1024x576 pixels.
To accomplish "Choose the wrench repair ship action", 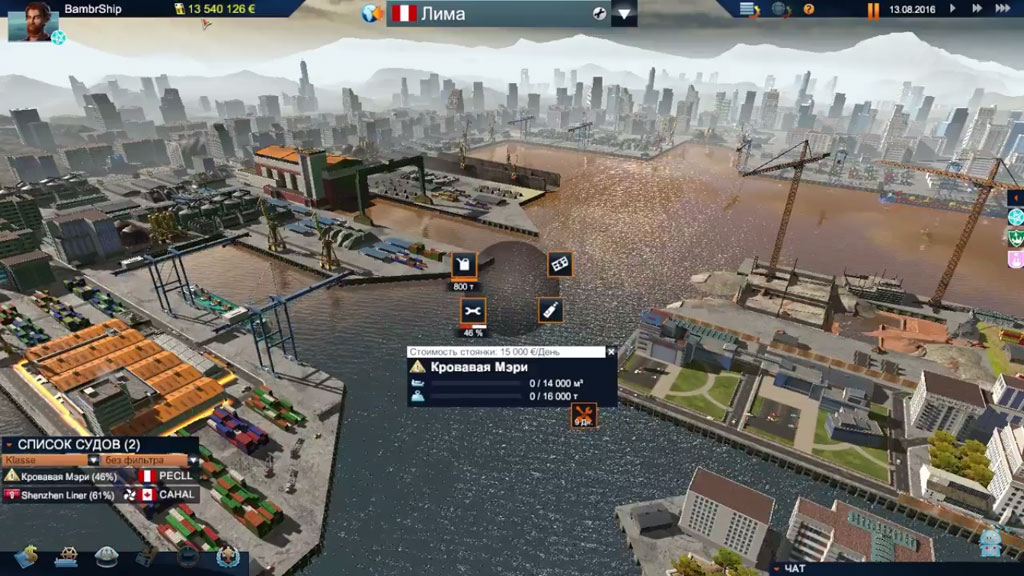I will 473,311.
